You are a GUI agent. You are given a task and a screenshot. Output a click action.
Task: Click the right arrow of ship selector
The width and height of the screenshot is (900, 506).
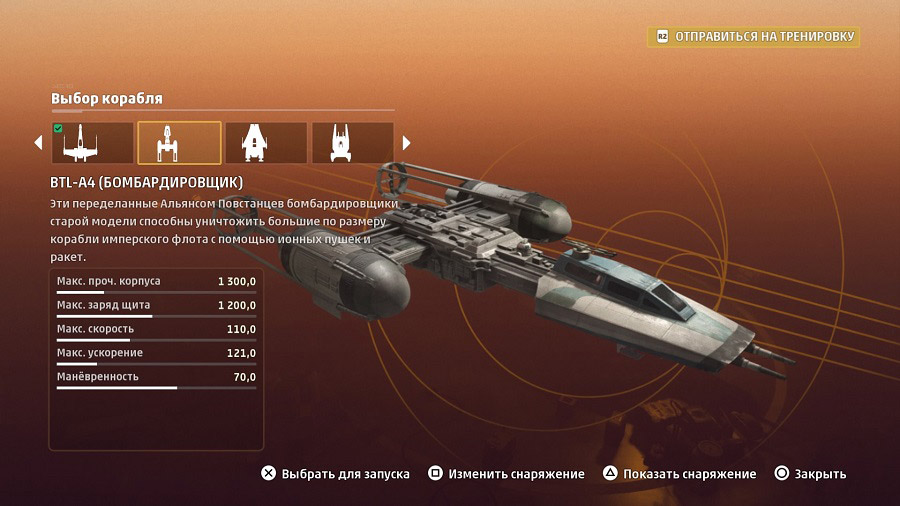click(x=406, y=143)
